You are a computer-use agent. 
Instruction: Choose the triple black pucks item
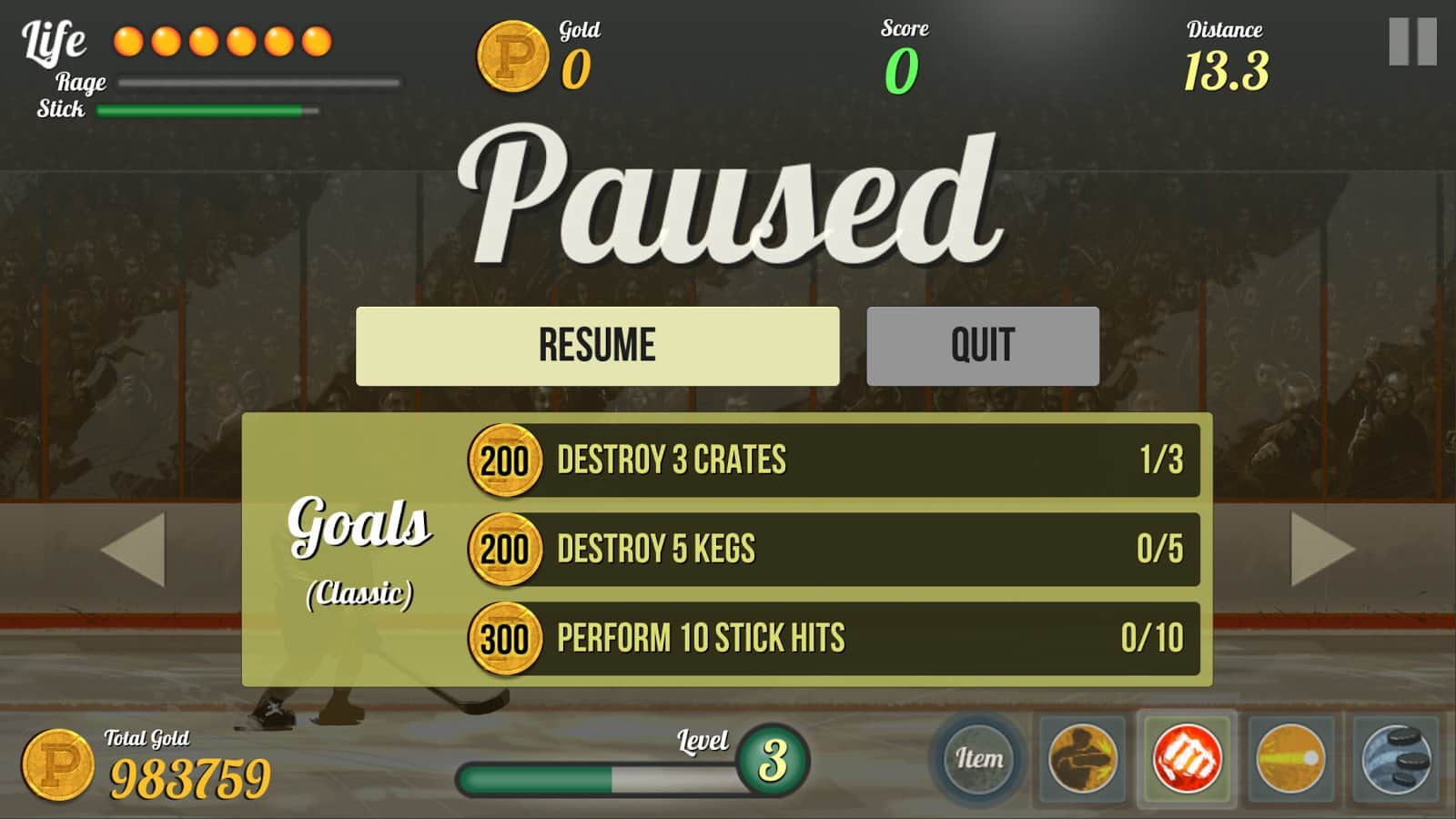1396,758
